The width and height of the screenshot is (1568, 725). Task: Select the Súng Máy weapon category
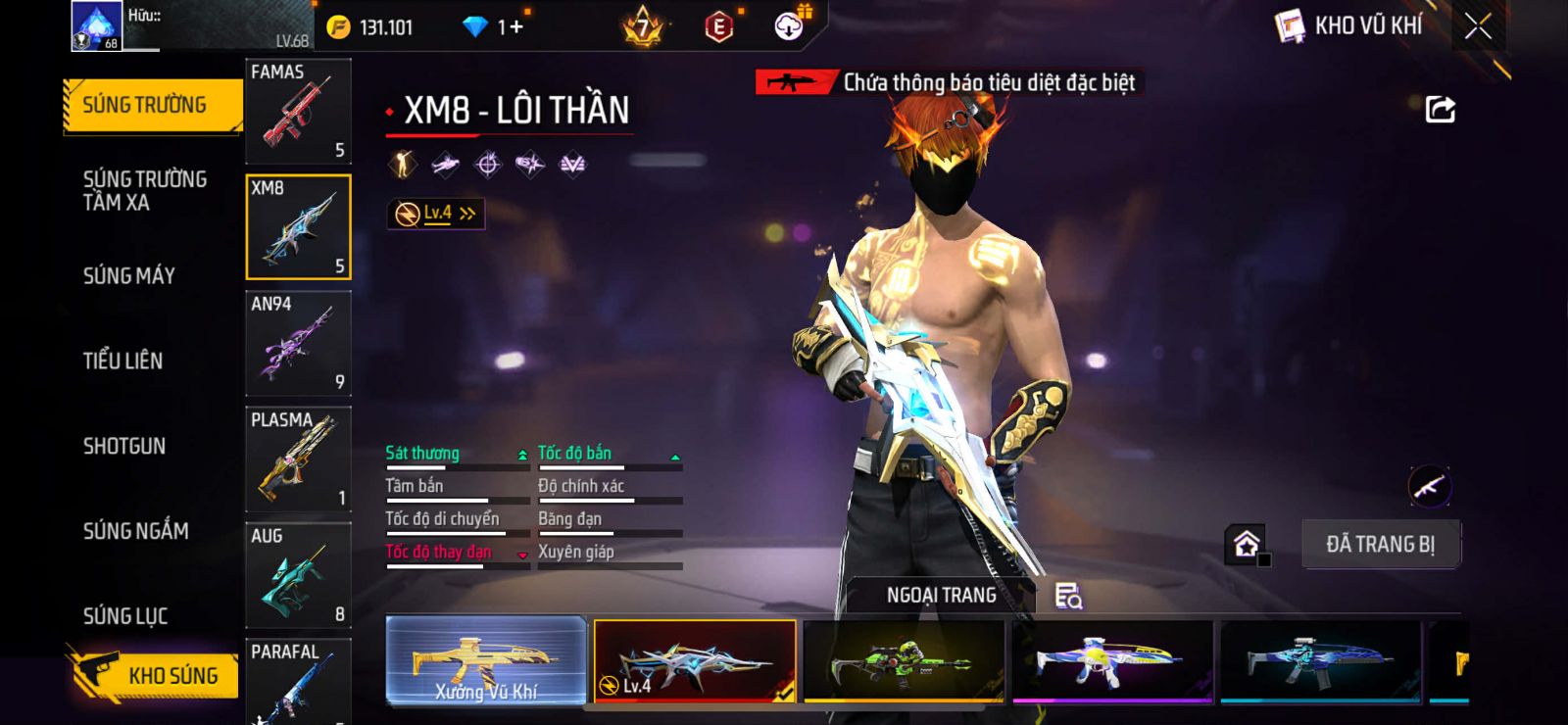[x=129, y=276]
